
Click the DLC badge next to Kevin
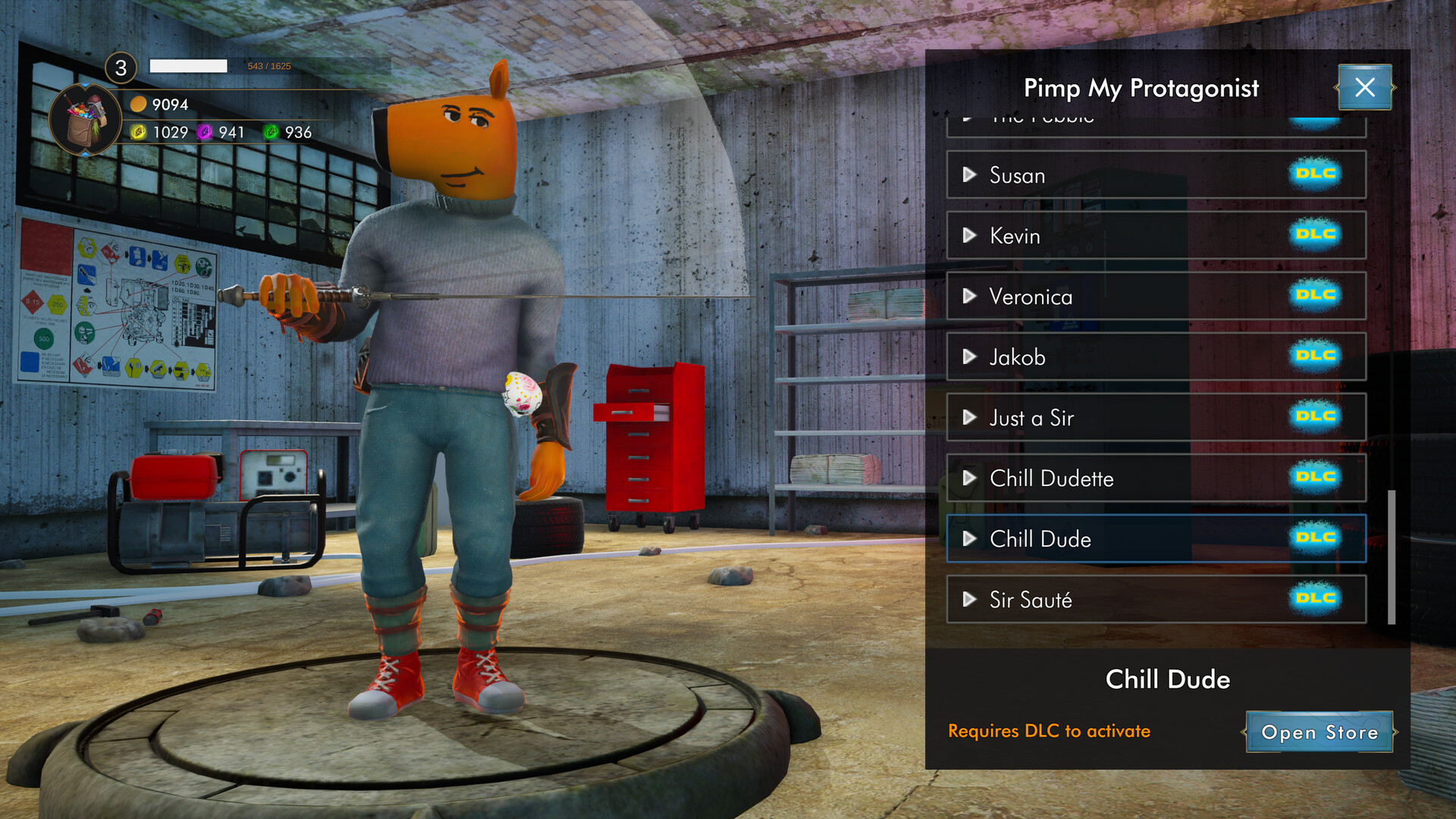(x=1316, y=235)
